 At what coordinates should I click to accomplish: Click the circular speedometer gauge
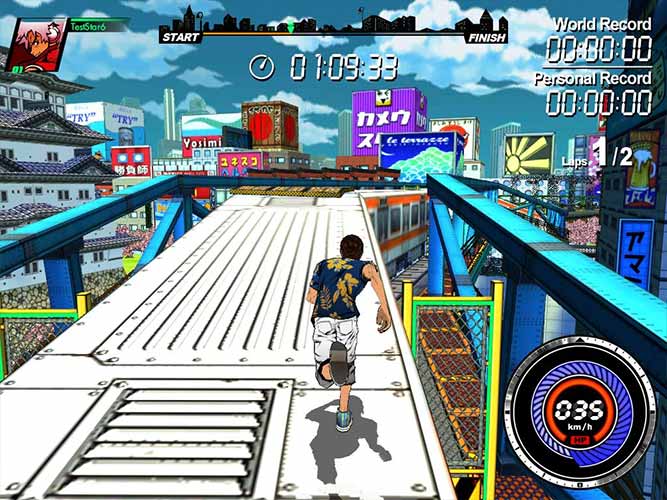tap(580, 414)
